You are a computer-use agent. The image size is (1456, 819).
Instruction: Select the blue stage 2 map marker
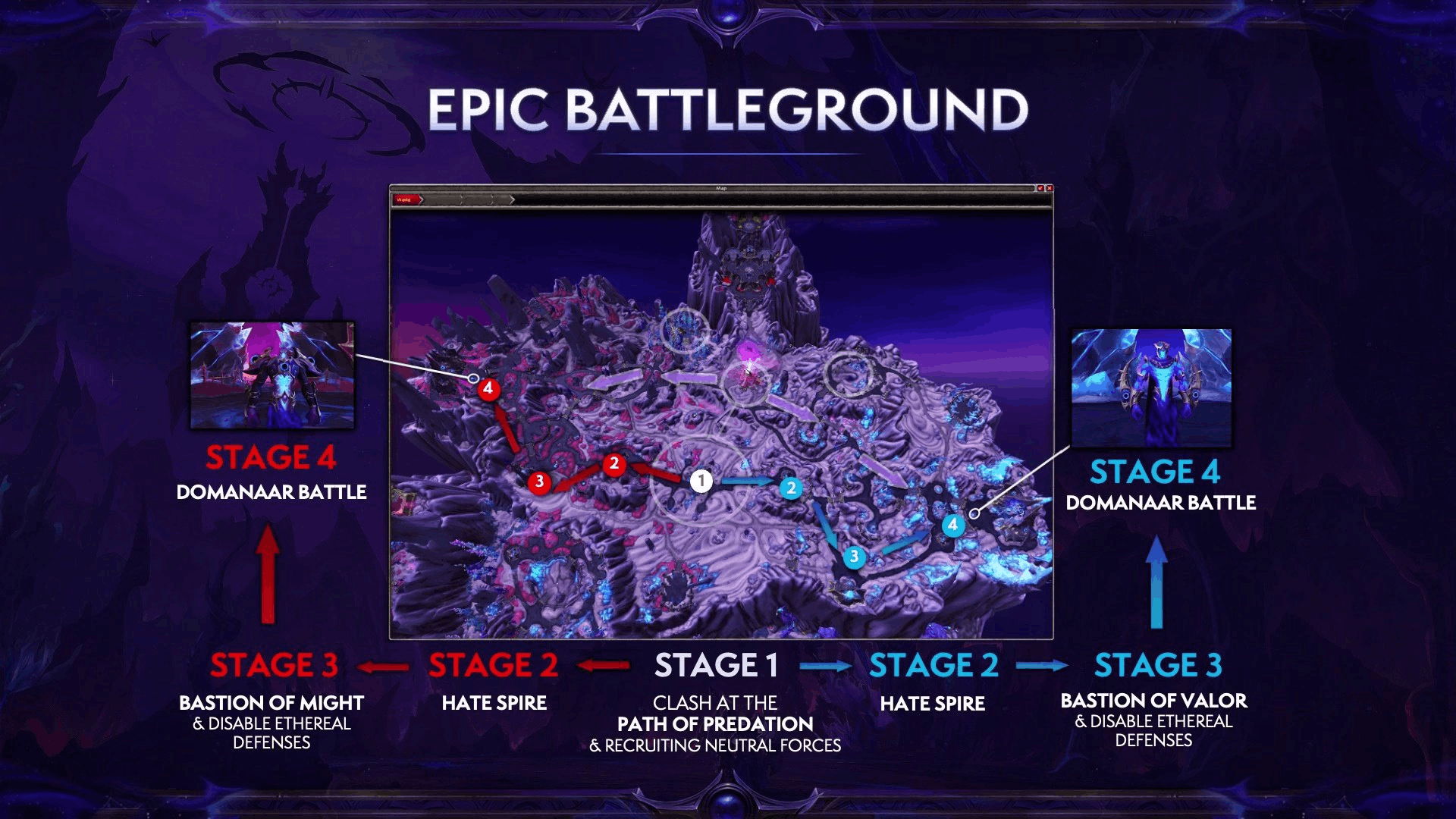click(791, 488)
